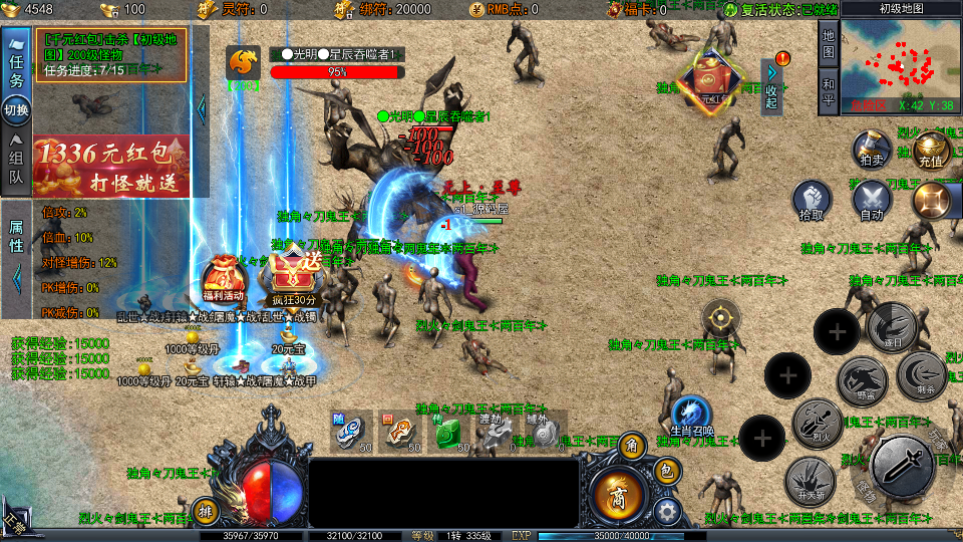Viewport: 963px width, 542px height.
Task: Open the 1336元红包 red packet banner
Action: [x=110, y=165]
